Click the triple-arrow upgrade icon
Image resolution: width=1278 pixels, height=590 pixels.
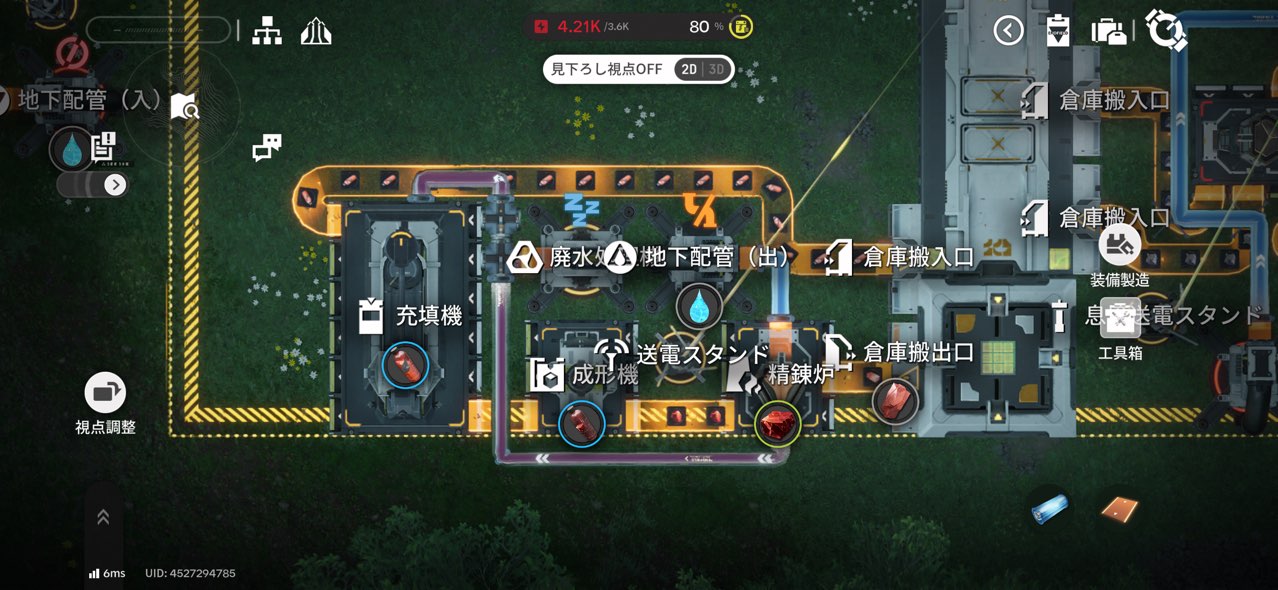coord(316,31)
